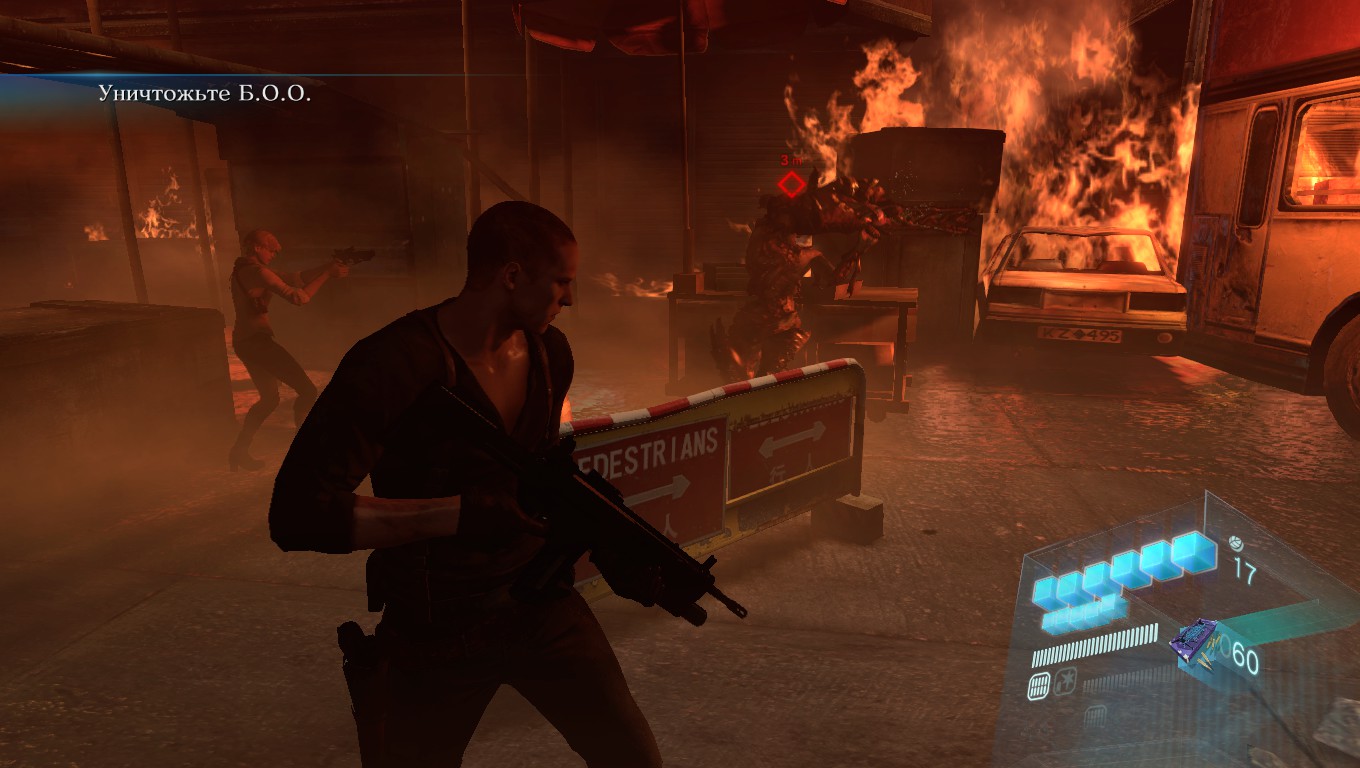This screenshot has height=768, width=1360.
Task: Select the dimmed starburst explosive icon
Action: point(1066,683)
